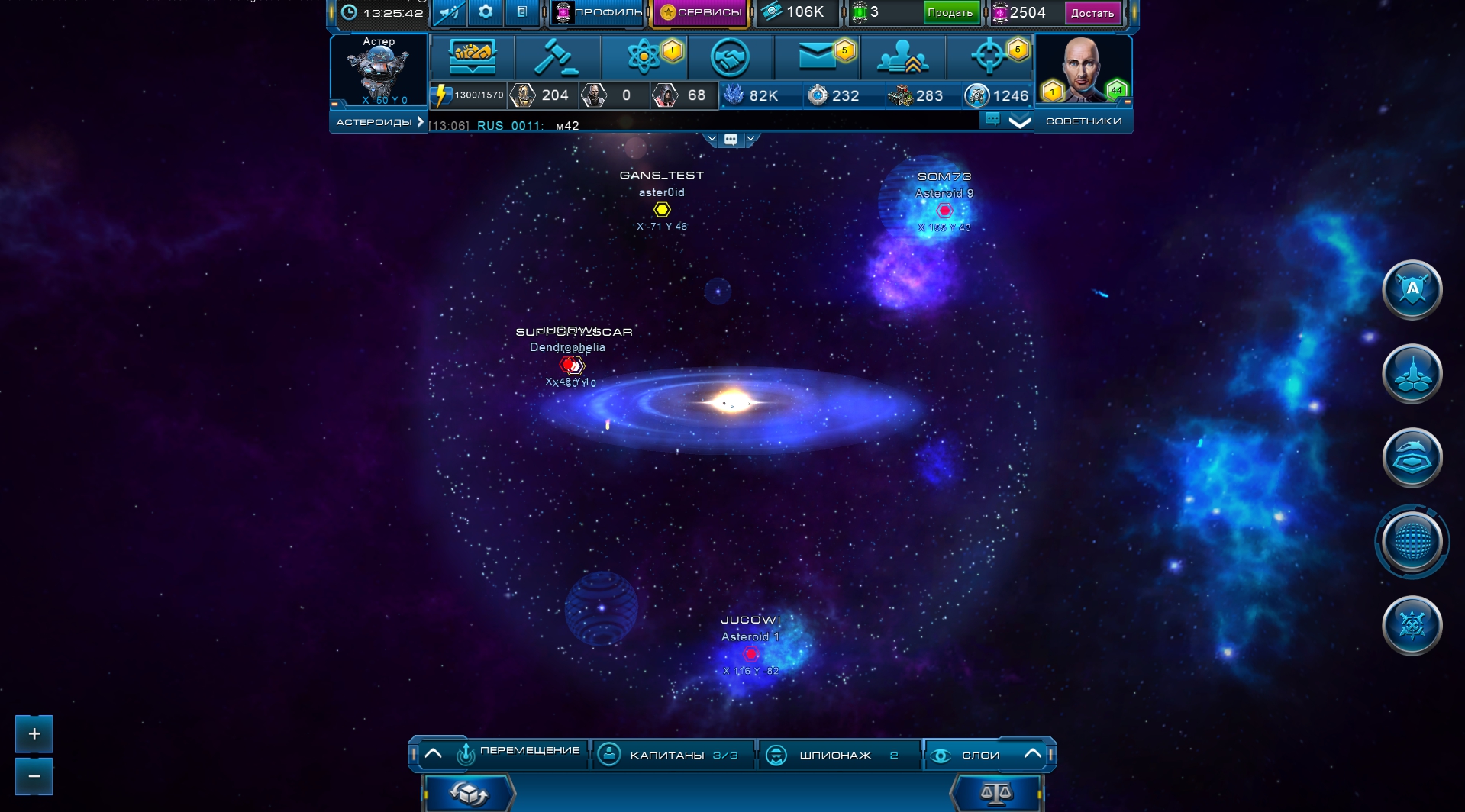Click the purple Достать button
The height and width of the screenshot is (812, 1465).
pos(1092,12)
